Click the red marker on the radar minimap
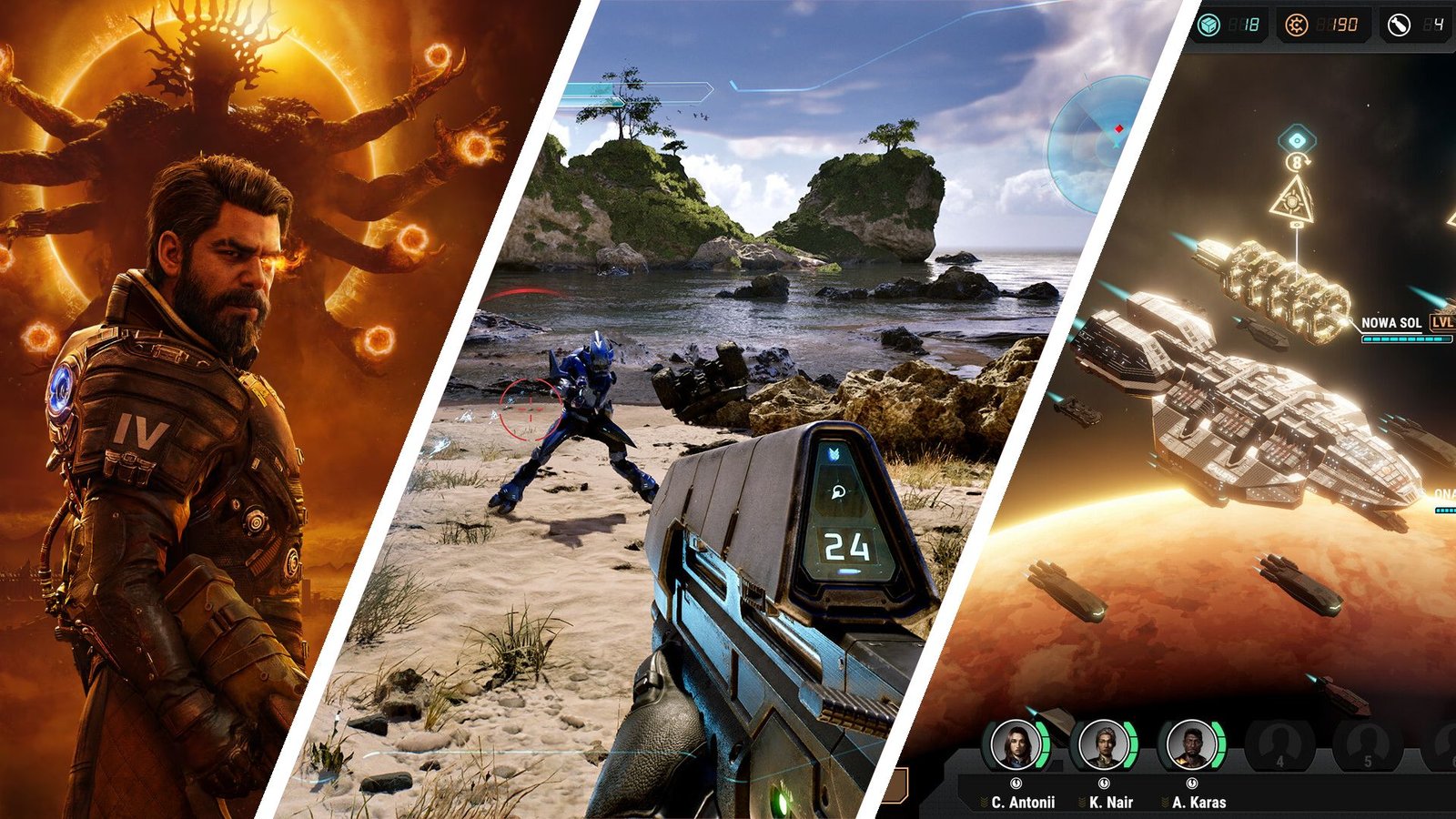This screenshot has height=819, width=1456. (1117, 127)
